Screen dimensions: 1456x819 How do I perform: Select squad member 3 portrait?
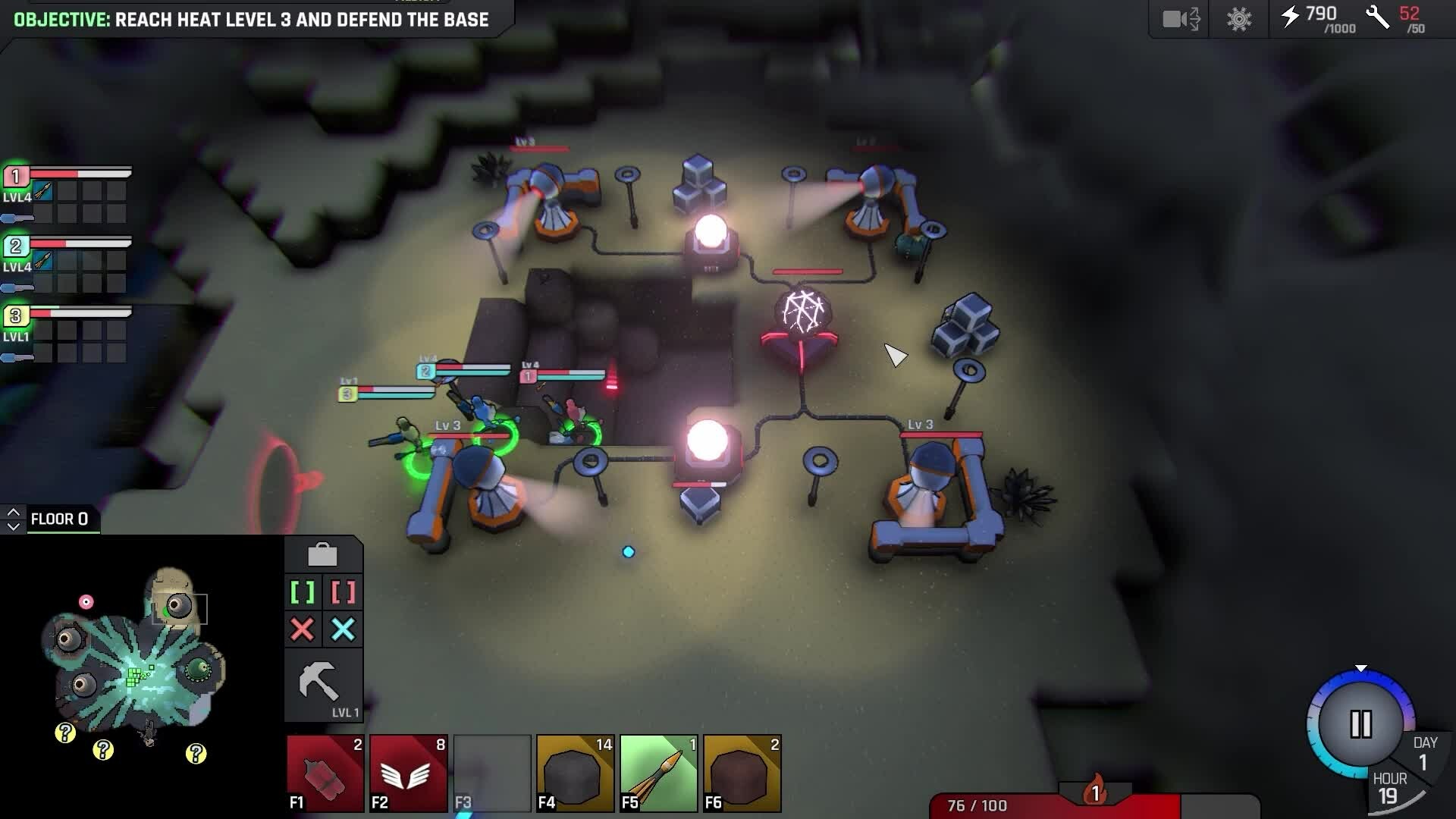(x=16, y=316)
